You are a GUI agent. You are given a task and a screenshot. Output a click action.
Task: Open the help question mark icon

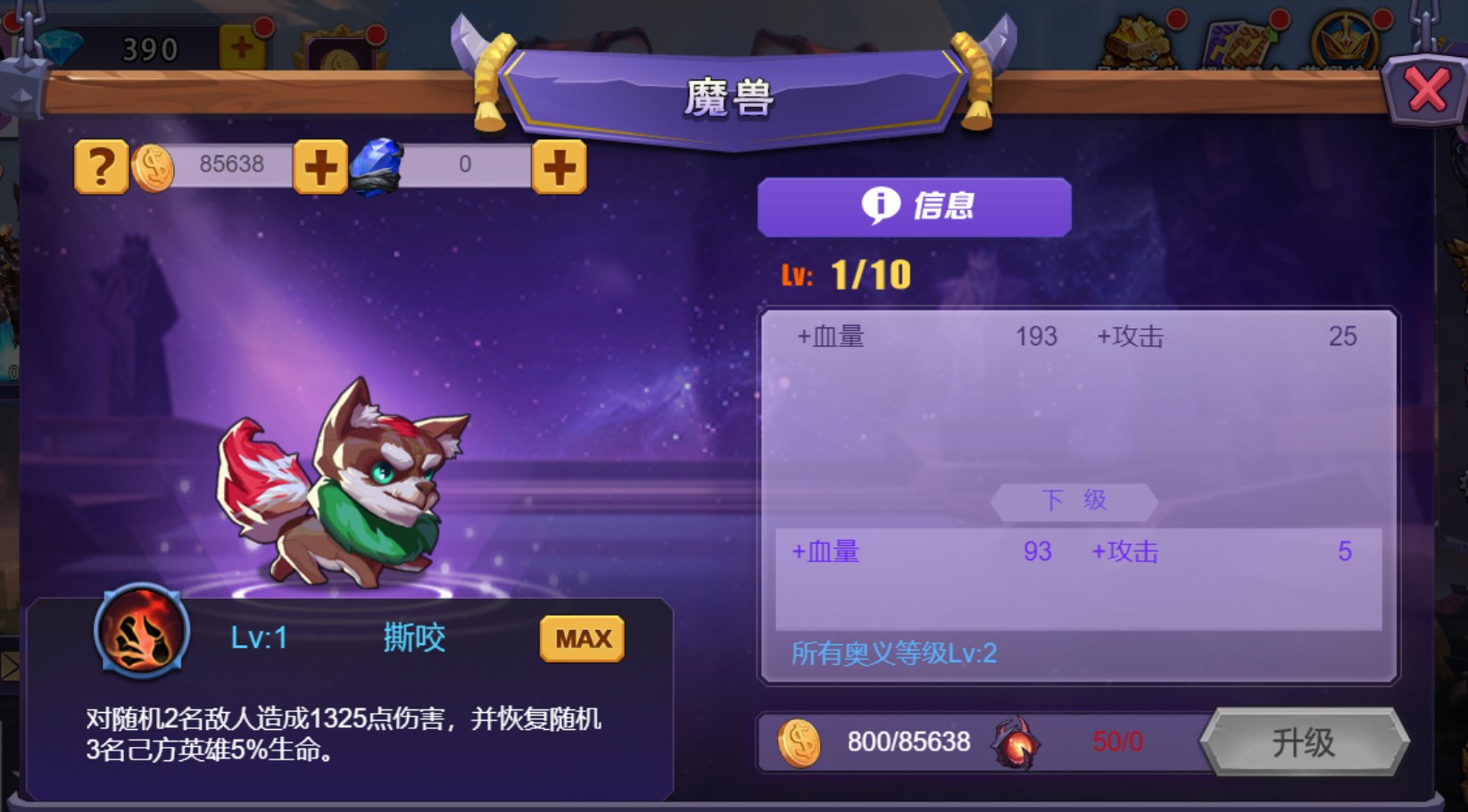100,166
